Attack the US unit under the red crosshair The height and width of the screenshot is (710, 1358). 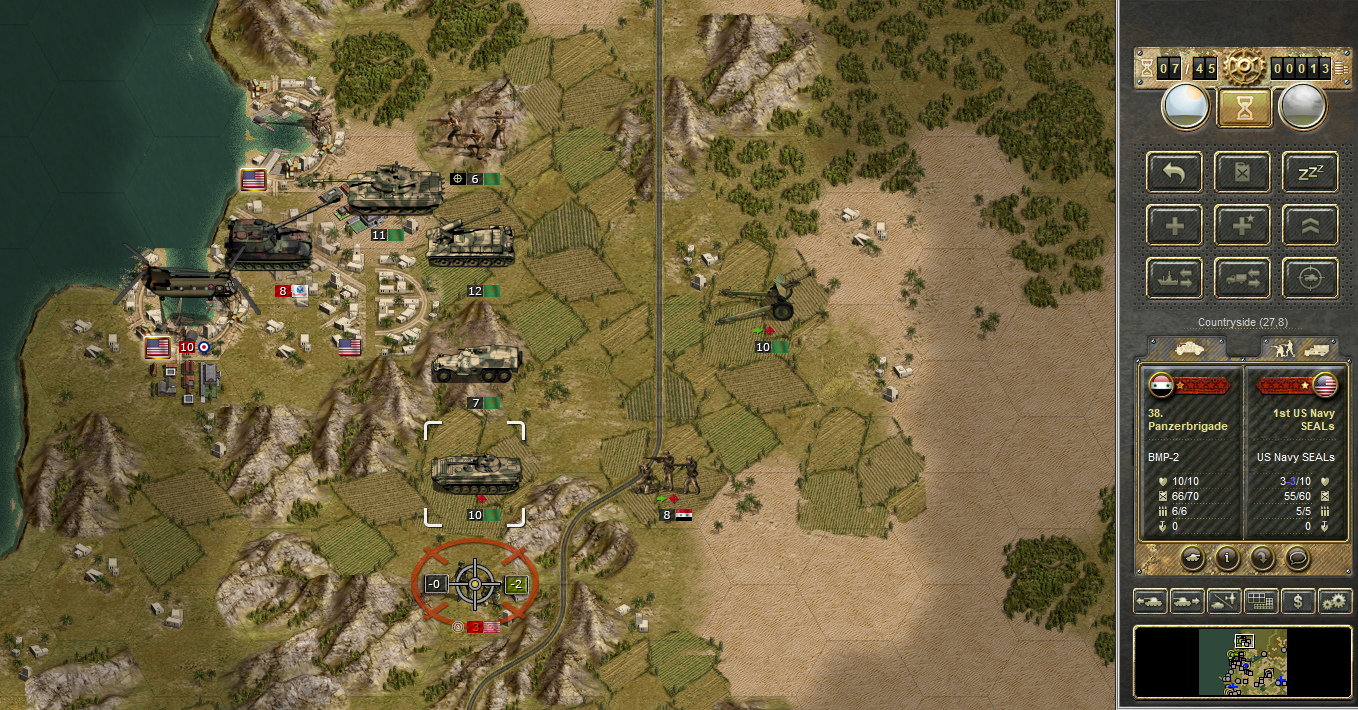coord(475,584)
